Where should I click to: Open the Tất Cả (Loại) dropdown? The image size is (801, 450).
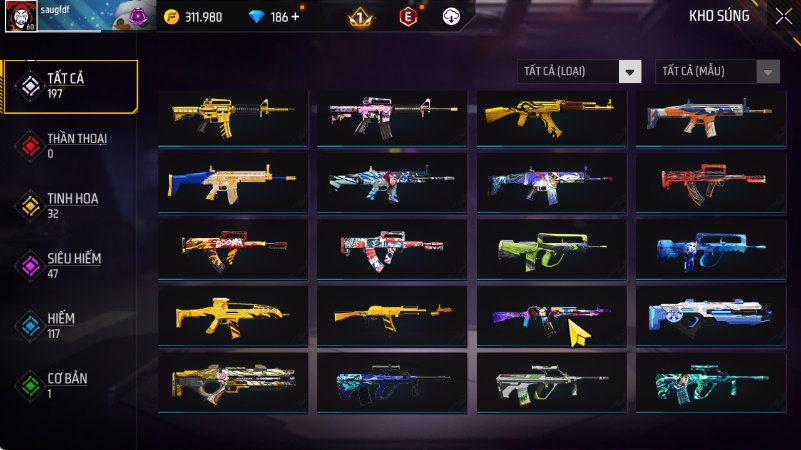tap(579, 71)
